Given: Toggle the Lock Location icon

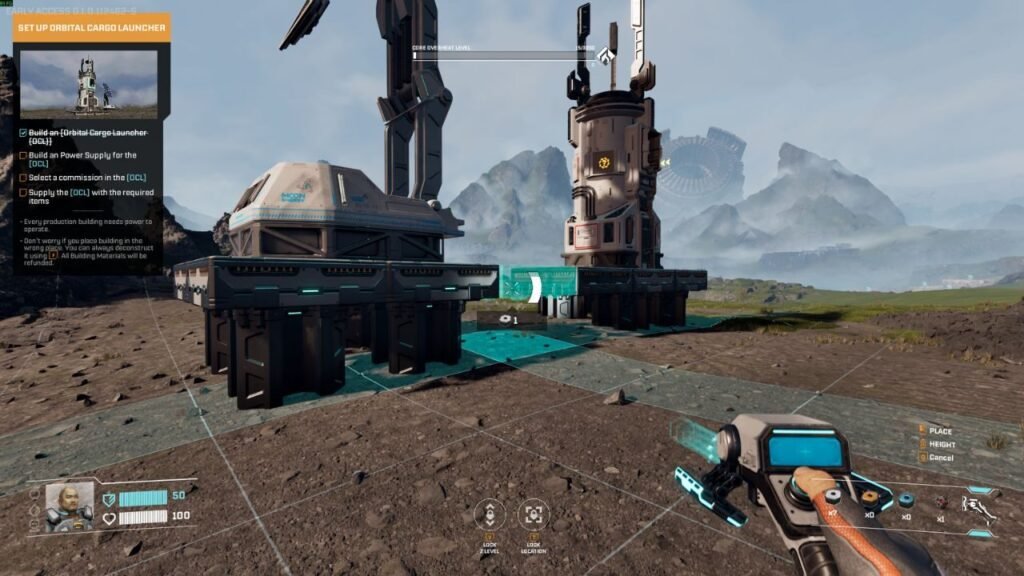Looking at the screenshot, I should pyautogui.click(x=533, y=514).
